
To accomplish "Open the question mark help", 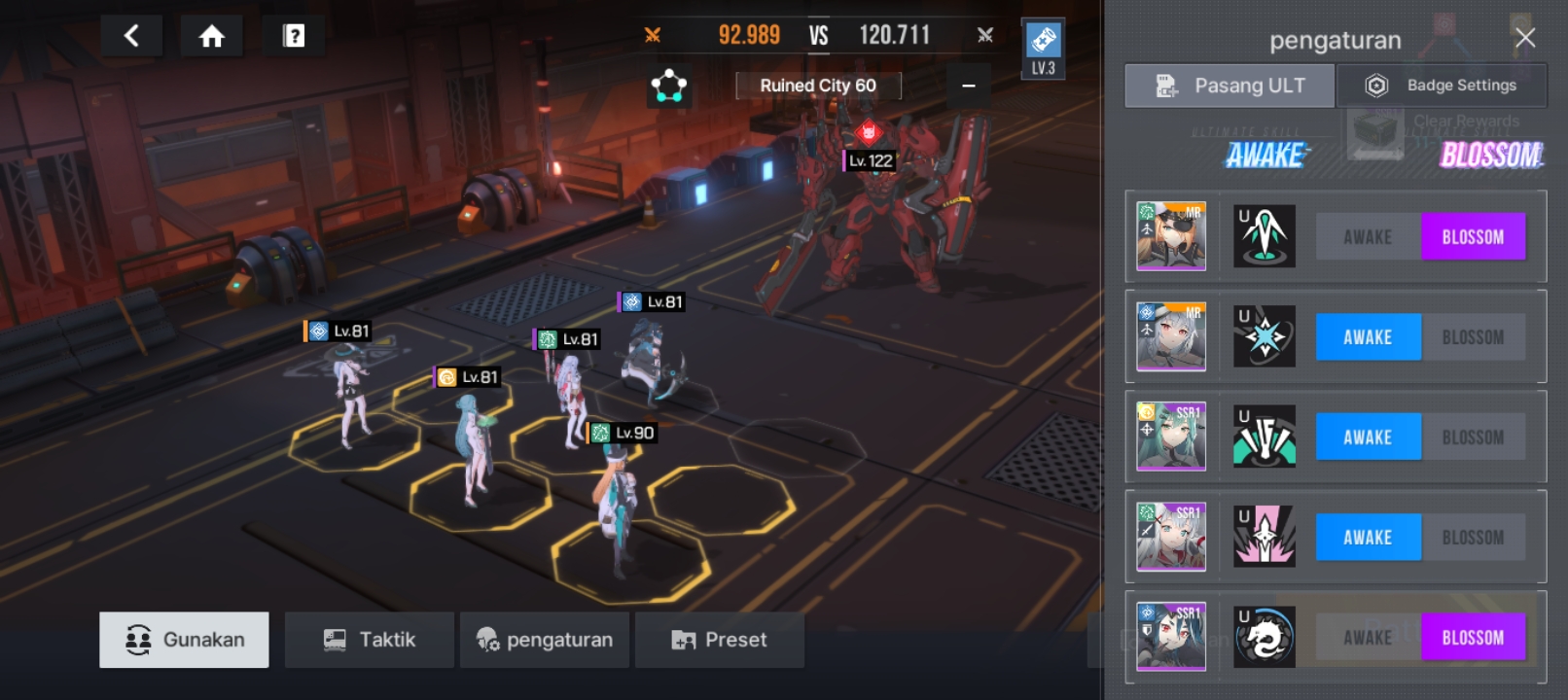I will 294,37.
